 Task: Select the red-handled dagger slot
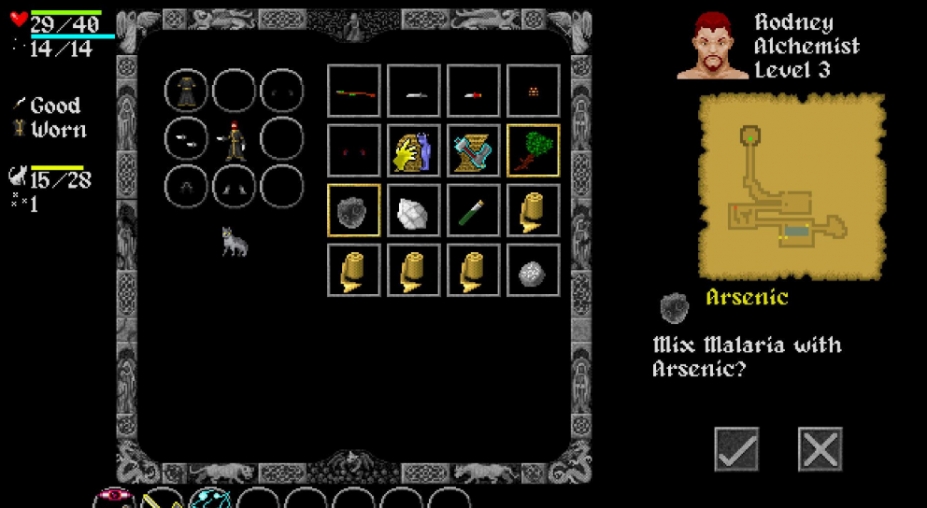[473, 91]
